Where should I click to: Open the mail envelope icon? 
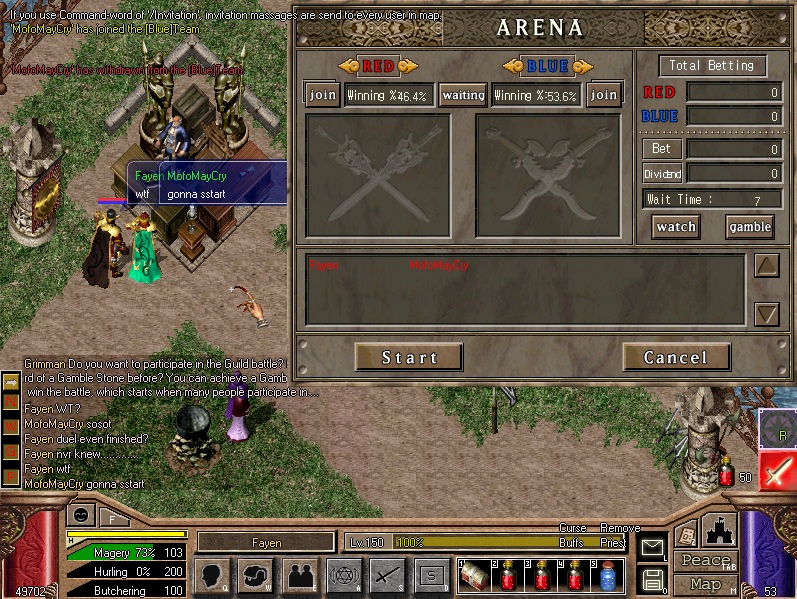(x=652, y=547)
